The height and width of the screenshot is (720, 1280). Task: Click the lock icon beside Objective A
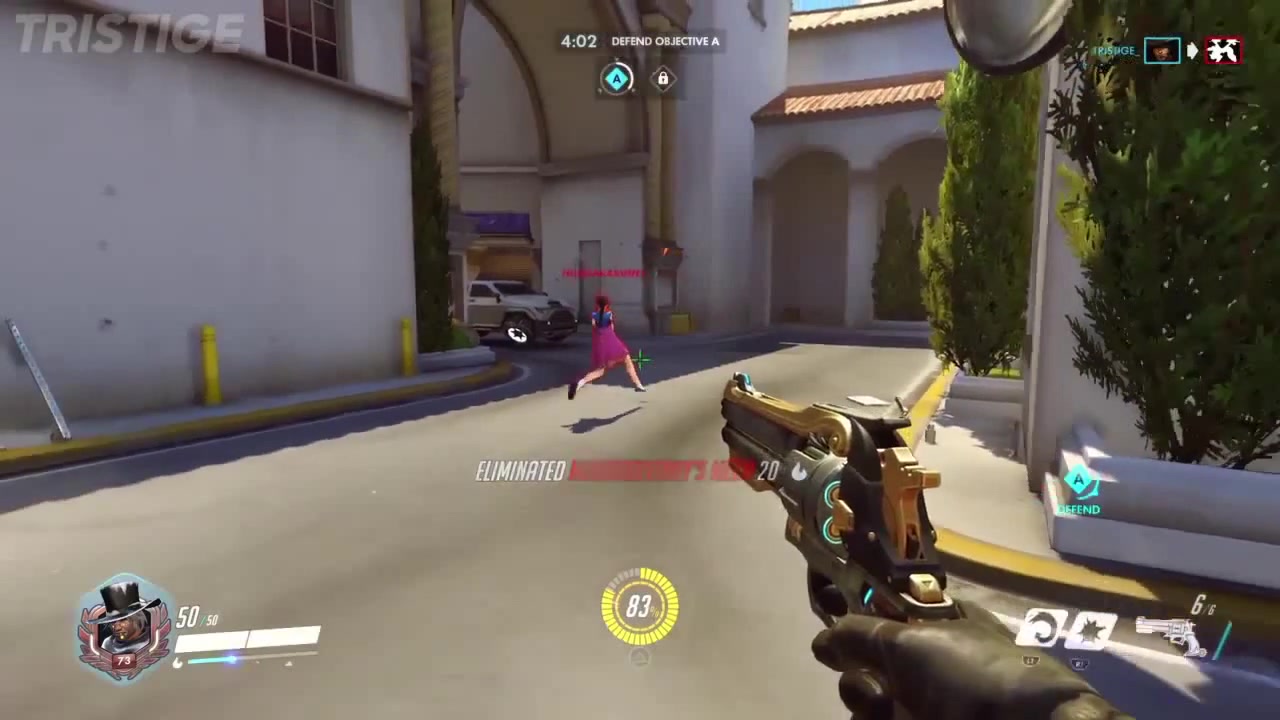tap(663, 78)
